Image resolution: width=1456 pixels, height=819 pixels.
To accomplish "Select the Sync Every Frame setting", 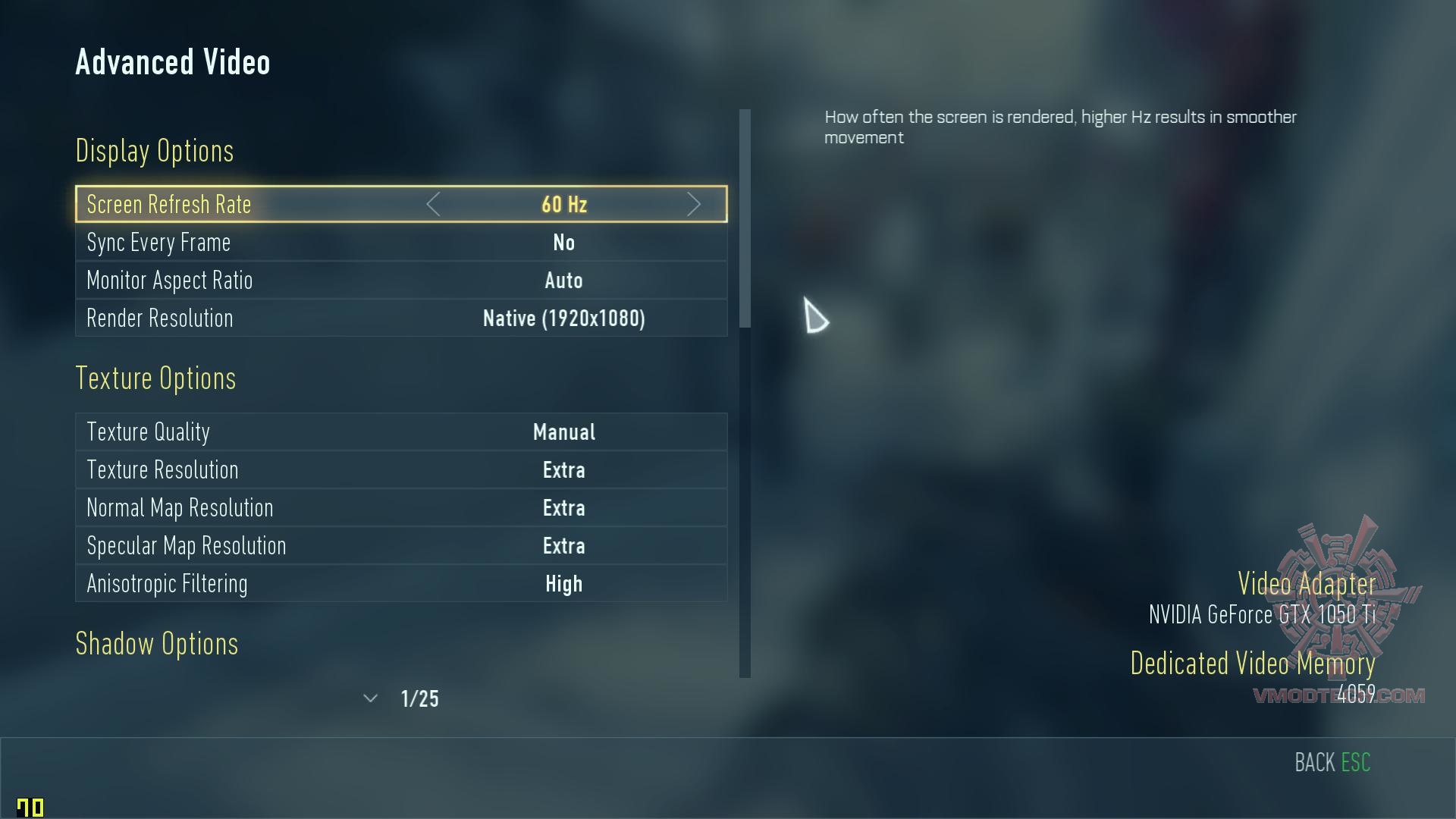I will (400, 243).
